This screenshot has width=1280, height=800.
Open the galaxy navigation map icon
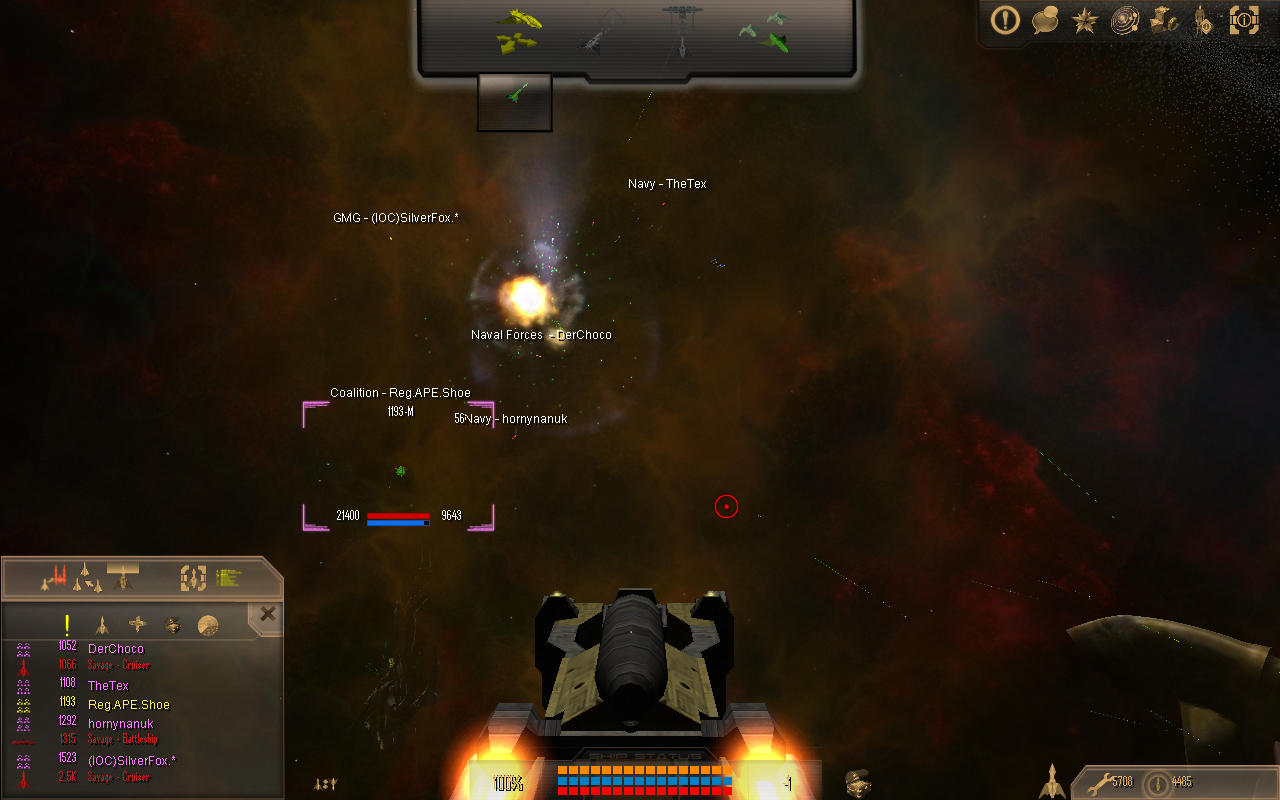coord(1123,20)
